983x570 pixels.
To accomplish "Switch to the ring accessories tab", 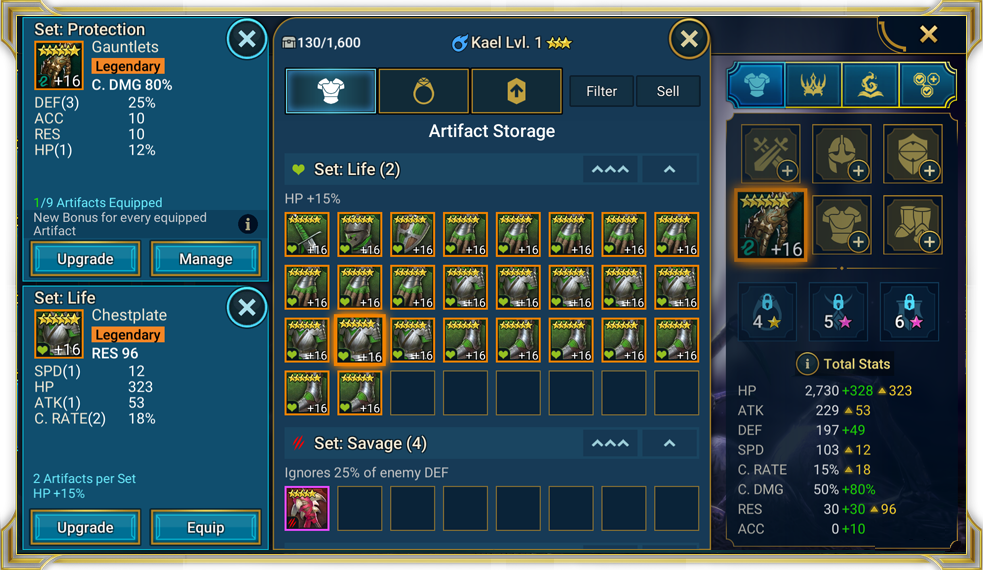I will pos(423,91).
